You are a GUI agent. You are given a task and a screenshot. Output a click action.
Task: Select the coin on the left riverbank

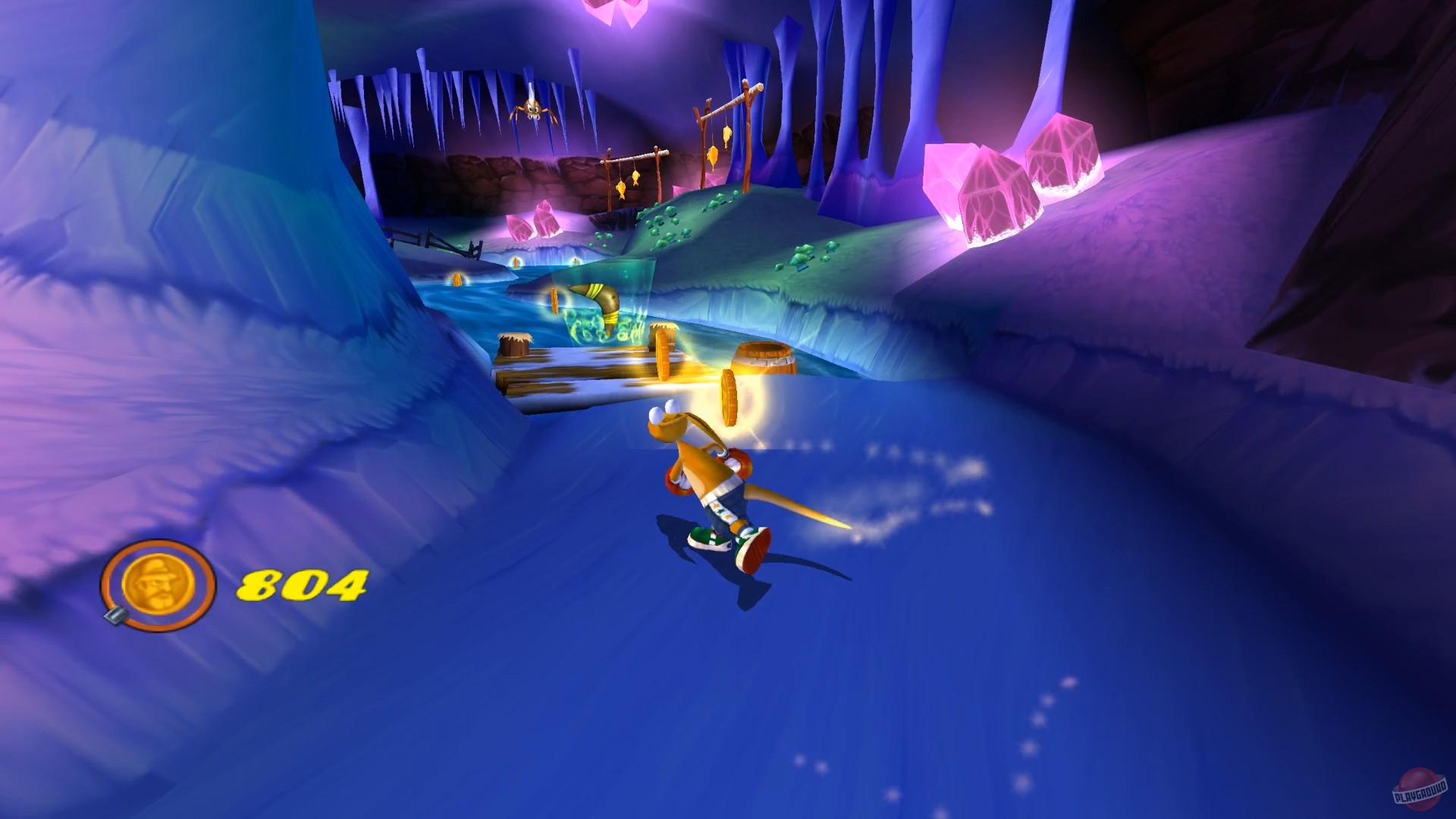(x=457, y=281)
